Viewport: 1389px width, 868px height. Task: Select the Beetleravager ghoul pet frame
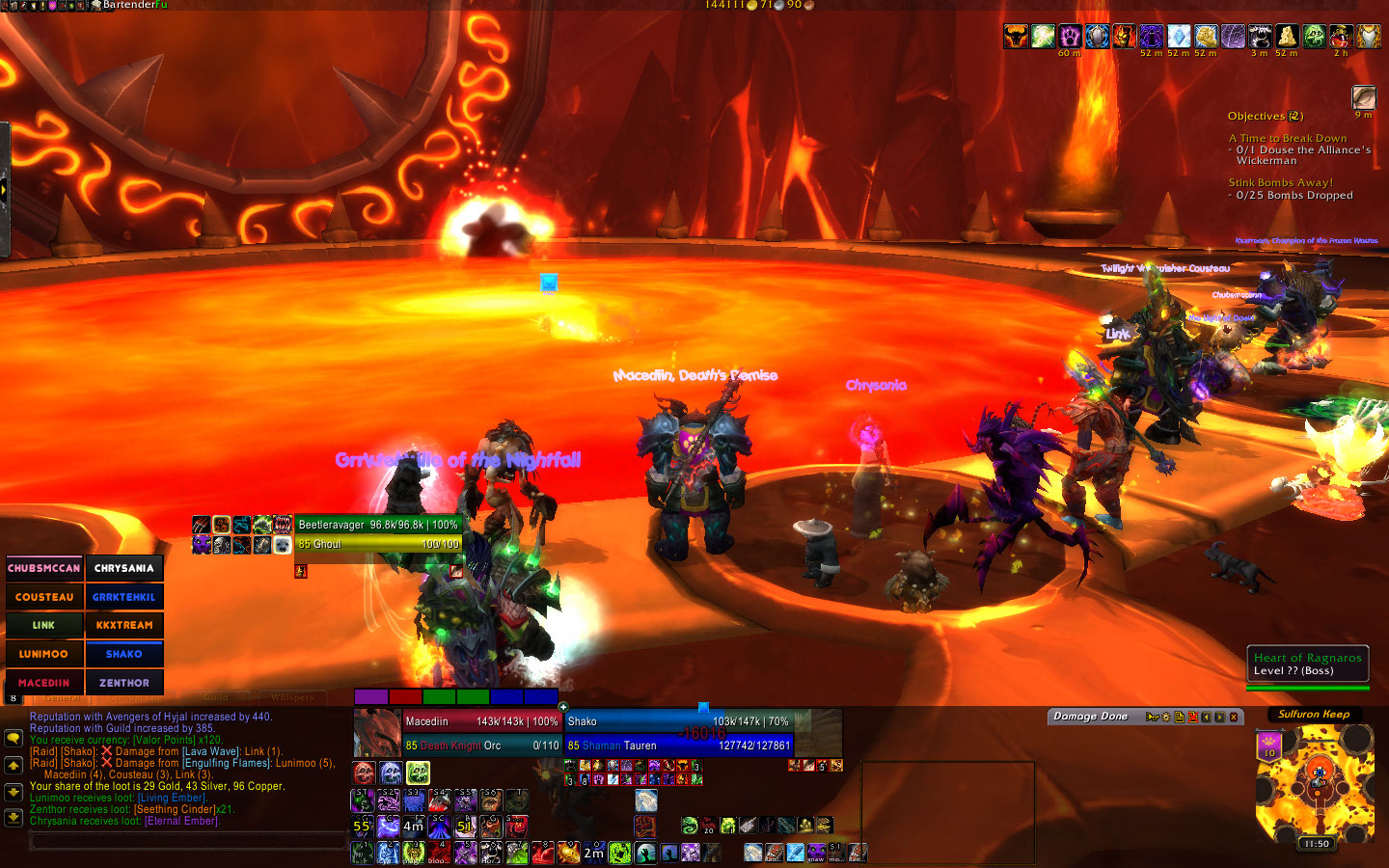pyautogui.click(x=377, y=534)
